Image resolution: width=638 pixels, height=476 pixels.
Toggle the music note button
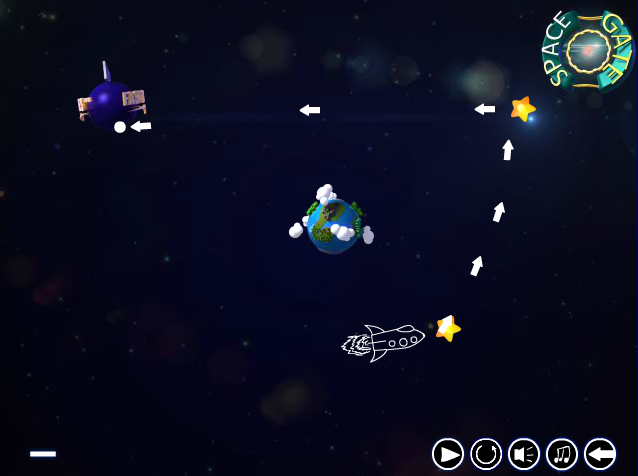click(562, 454)
